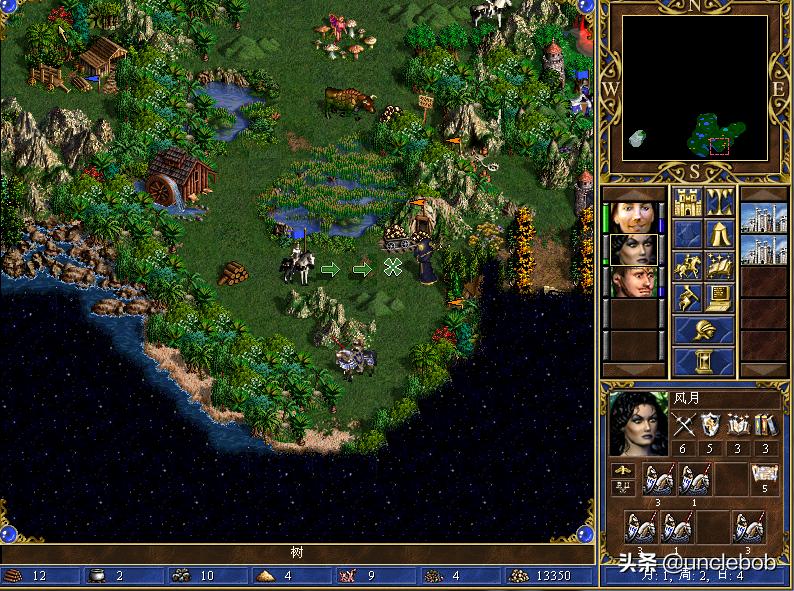Open hero 风月's large portrait in the info panel

coord(638,423)
